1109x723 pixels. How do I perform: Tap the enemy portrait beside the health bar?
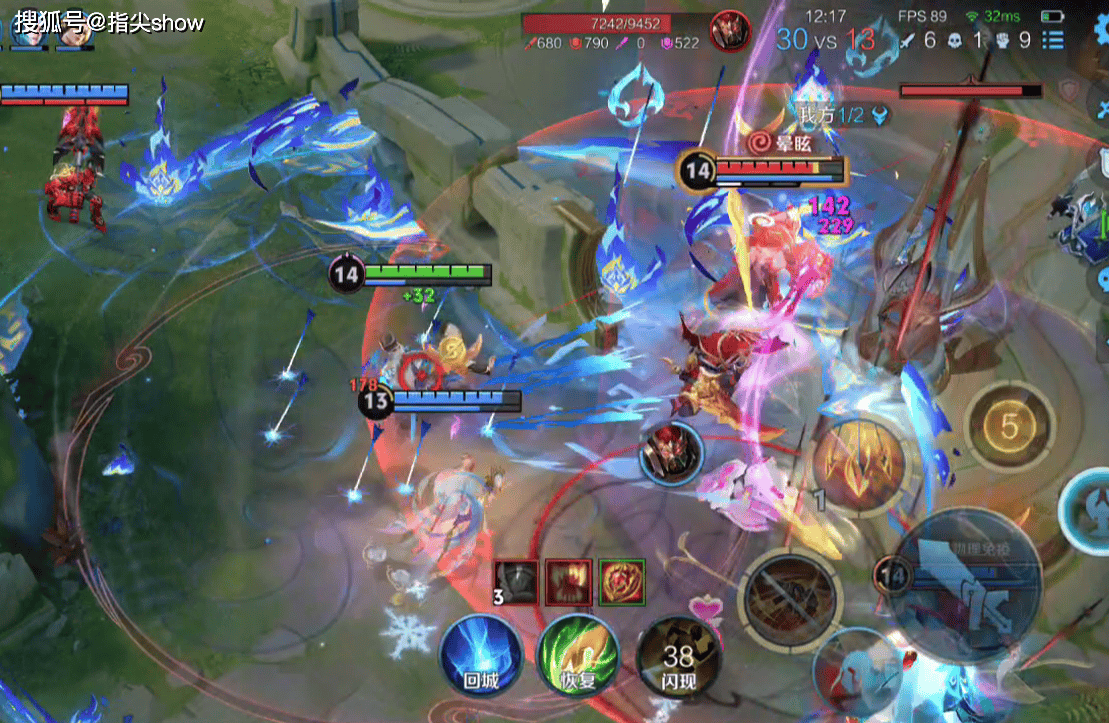tap(729, 30)
